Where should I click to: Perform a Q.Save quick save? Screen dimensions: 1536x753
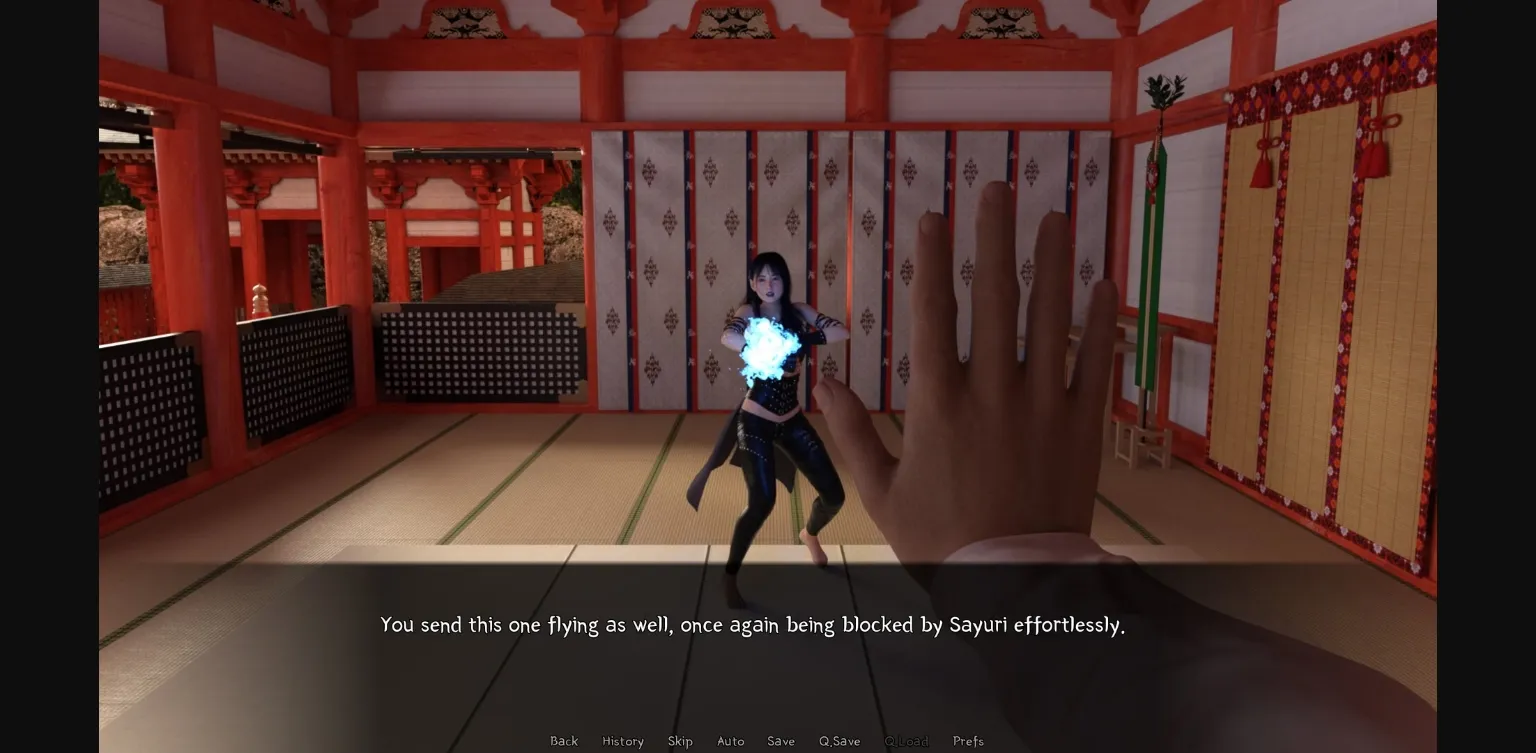coord(839,741)
